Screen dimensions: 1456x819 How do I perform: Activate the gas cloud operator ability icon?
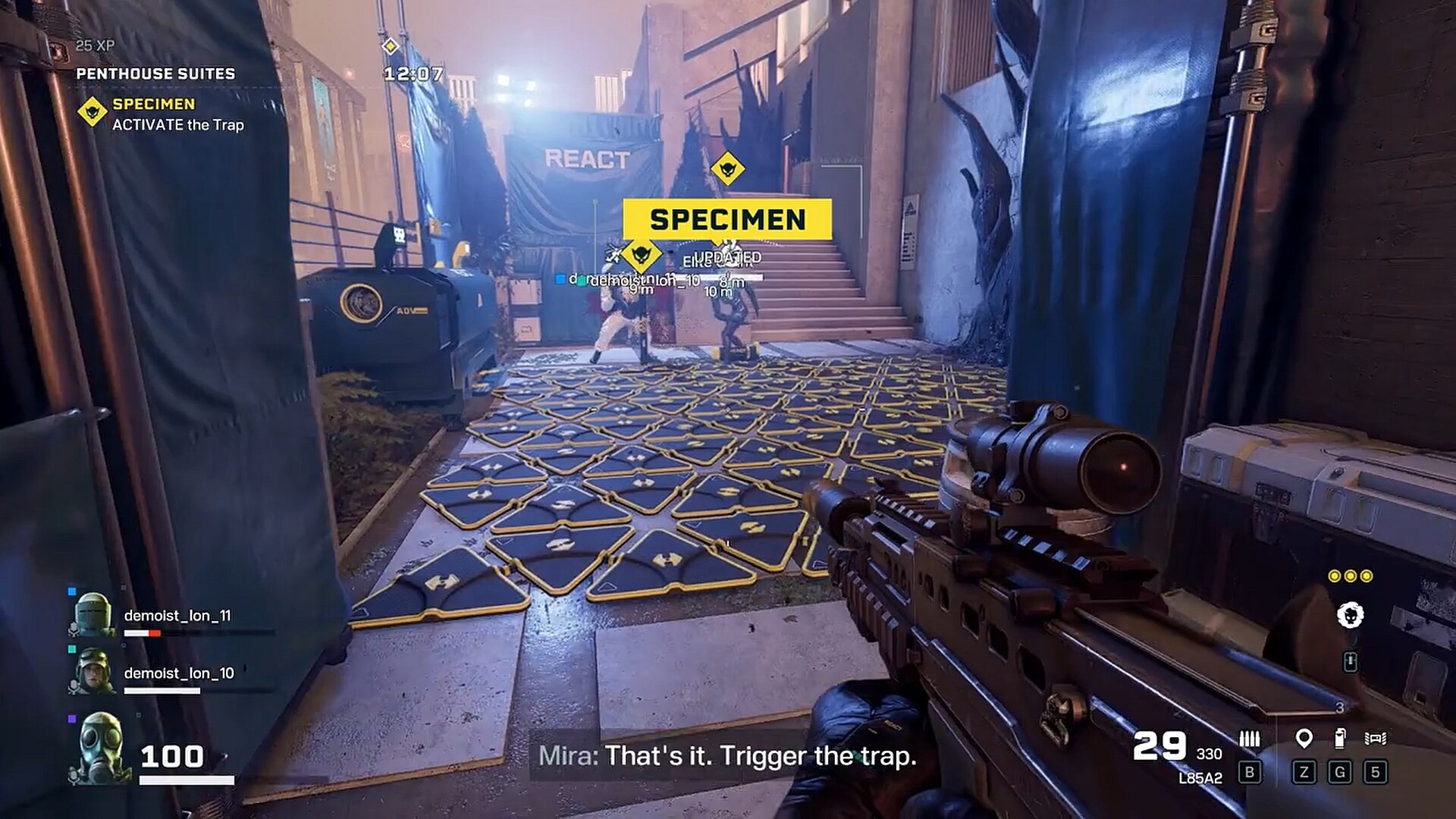[1350, 615]
